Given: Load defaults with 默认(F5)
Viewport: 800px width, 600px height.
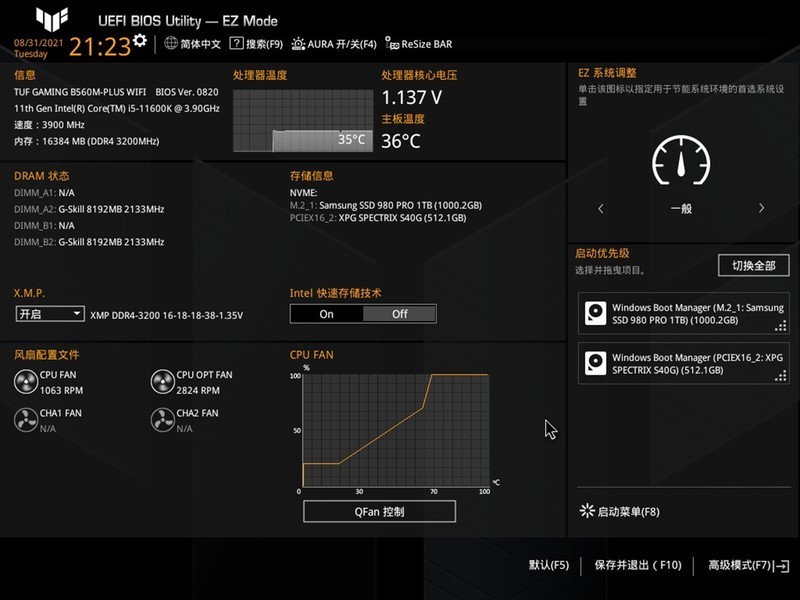Looking at the screenshot, I should coord(548,566).
